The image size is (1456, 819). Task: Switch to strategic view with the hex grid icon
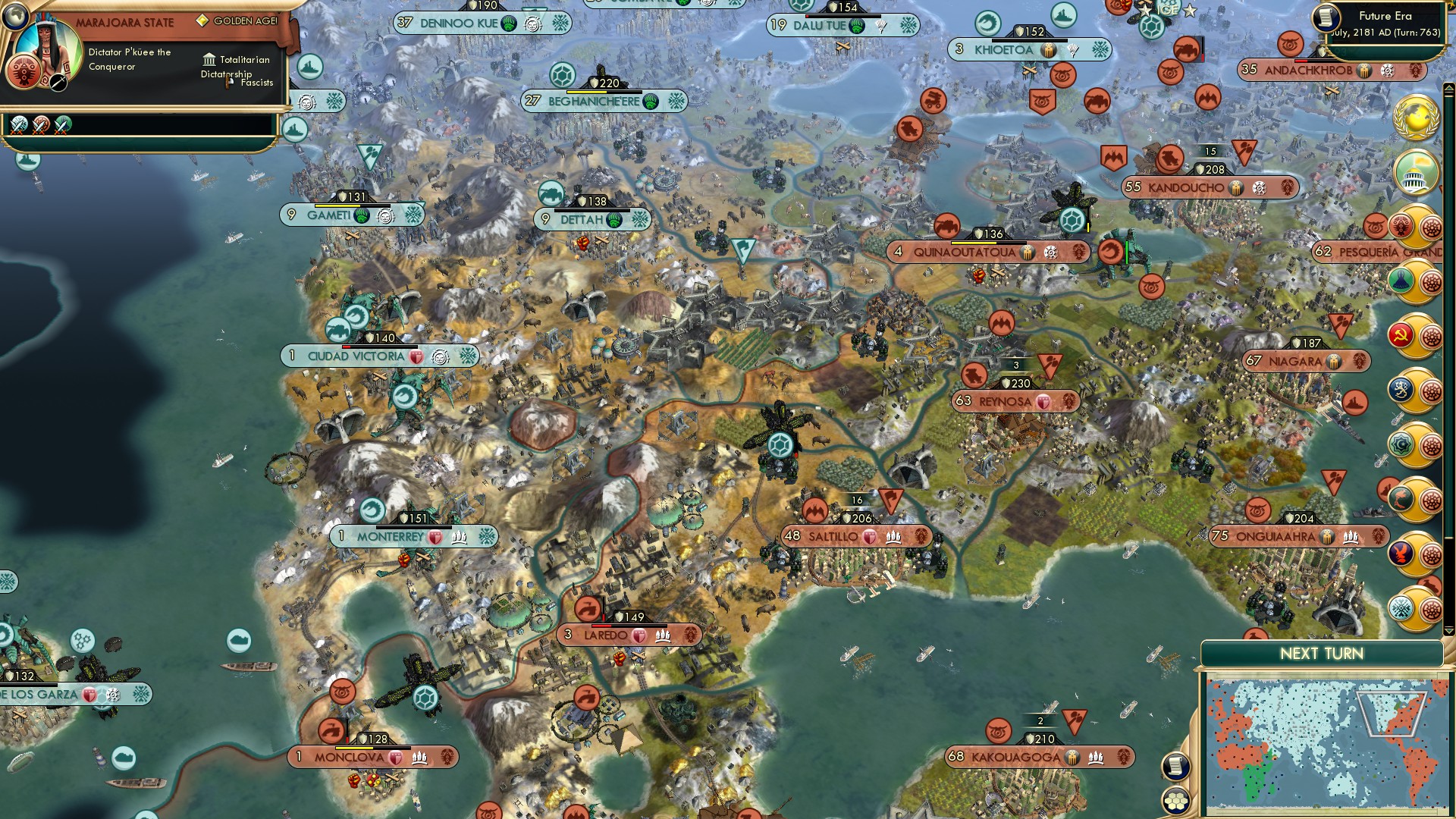(1175, 799)
